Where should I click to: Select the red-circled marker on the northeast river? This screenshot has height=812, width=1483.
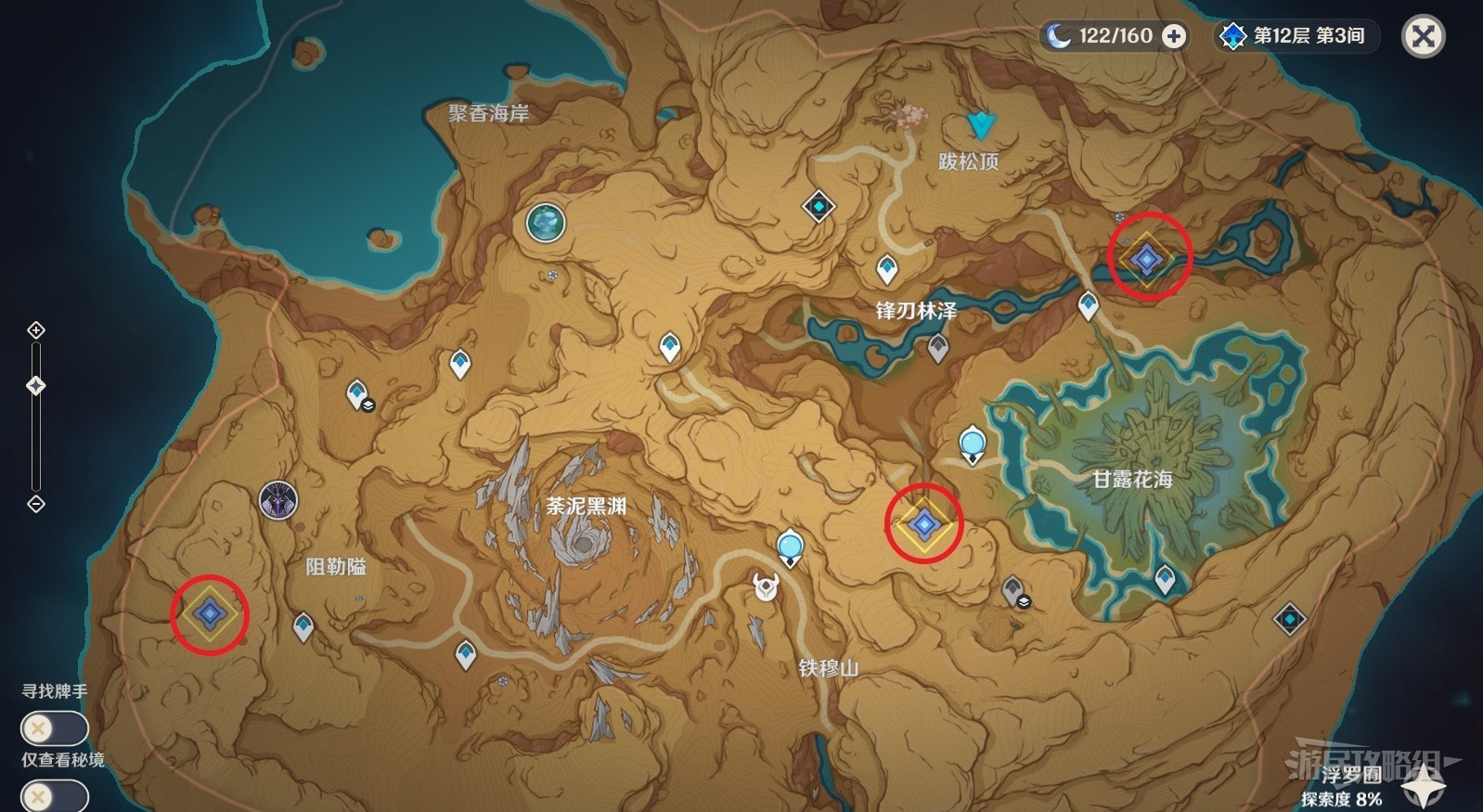(x=1148, y=259)
